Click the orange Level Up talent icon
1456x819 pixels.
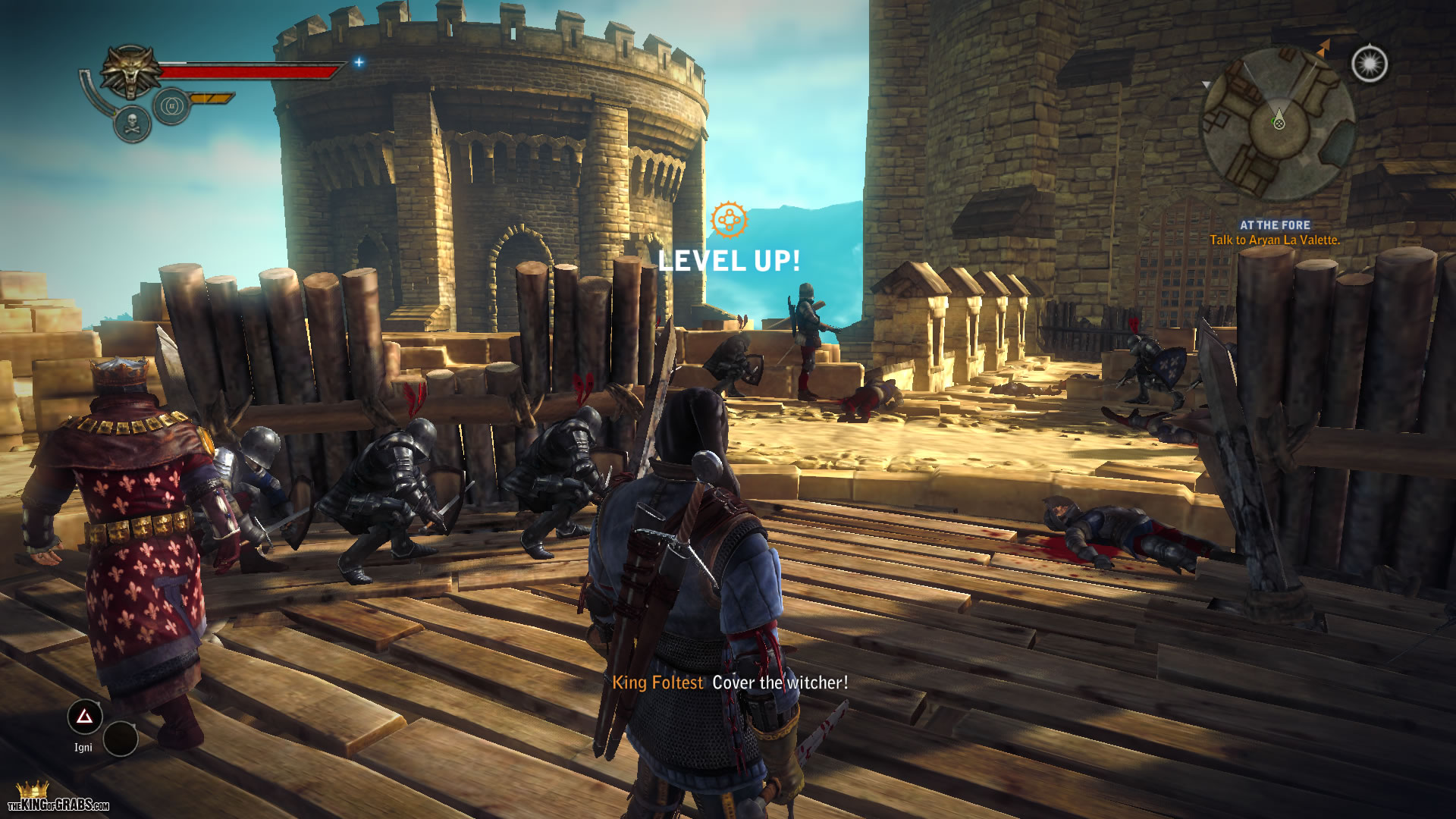click(729, 221)
